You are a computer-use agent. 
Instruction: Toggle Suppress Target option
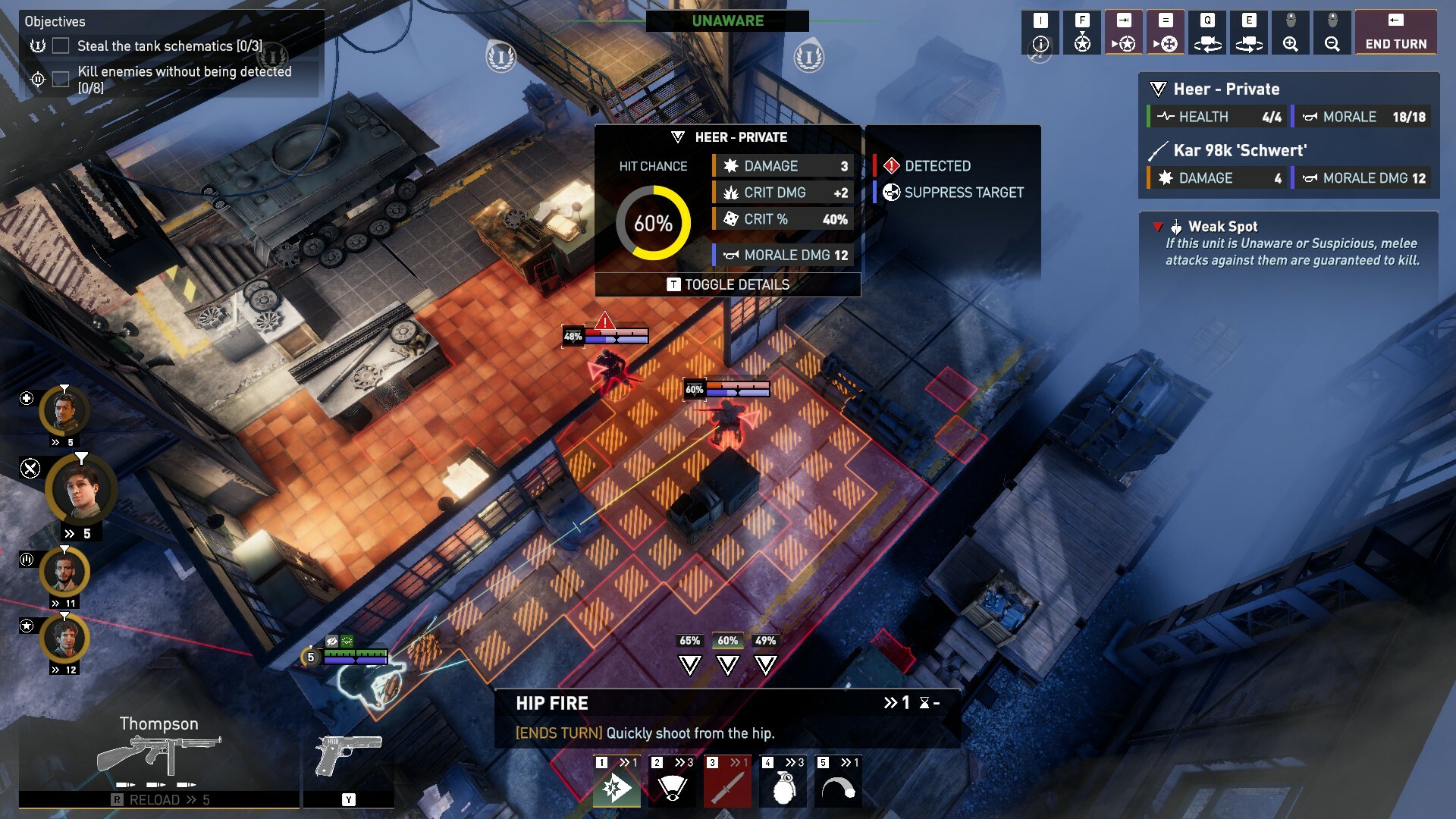pyautogui.click(x=962, y=193)
